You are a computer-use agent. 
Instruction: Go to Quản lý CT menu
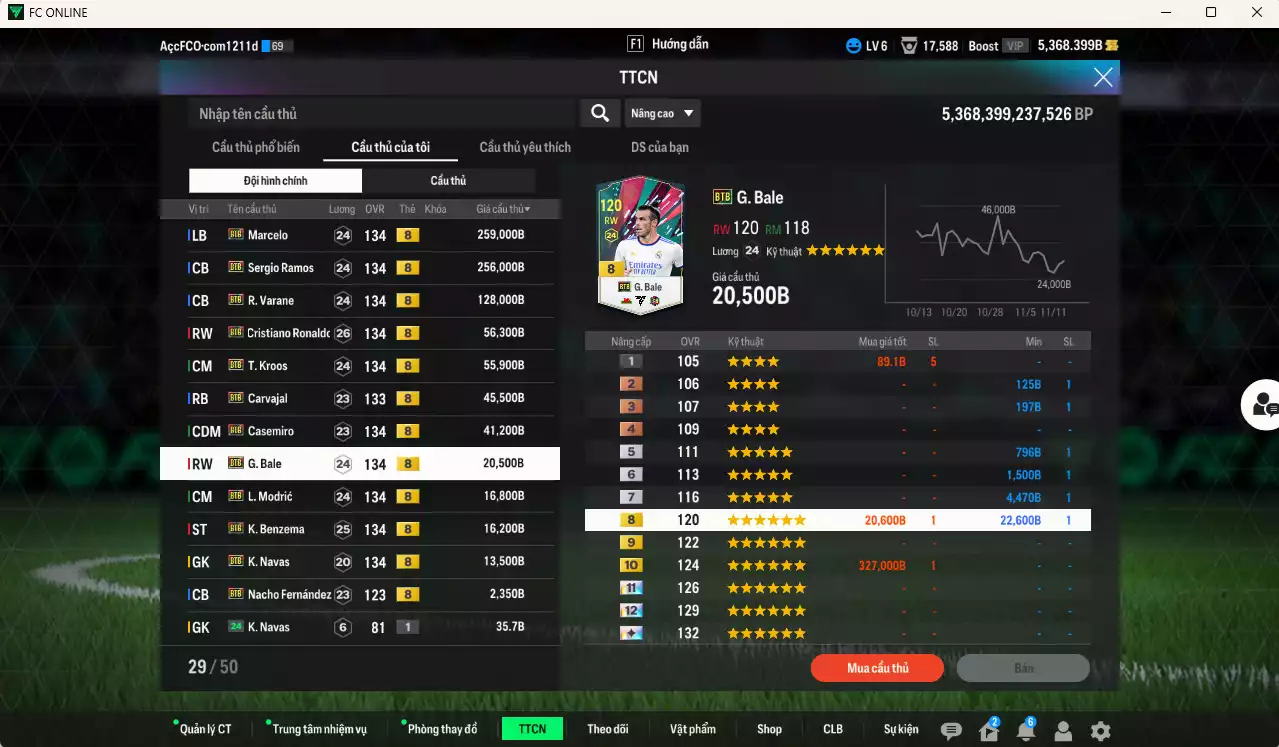coord(205,729)
